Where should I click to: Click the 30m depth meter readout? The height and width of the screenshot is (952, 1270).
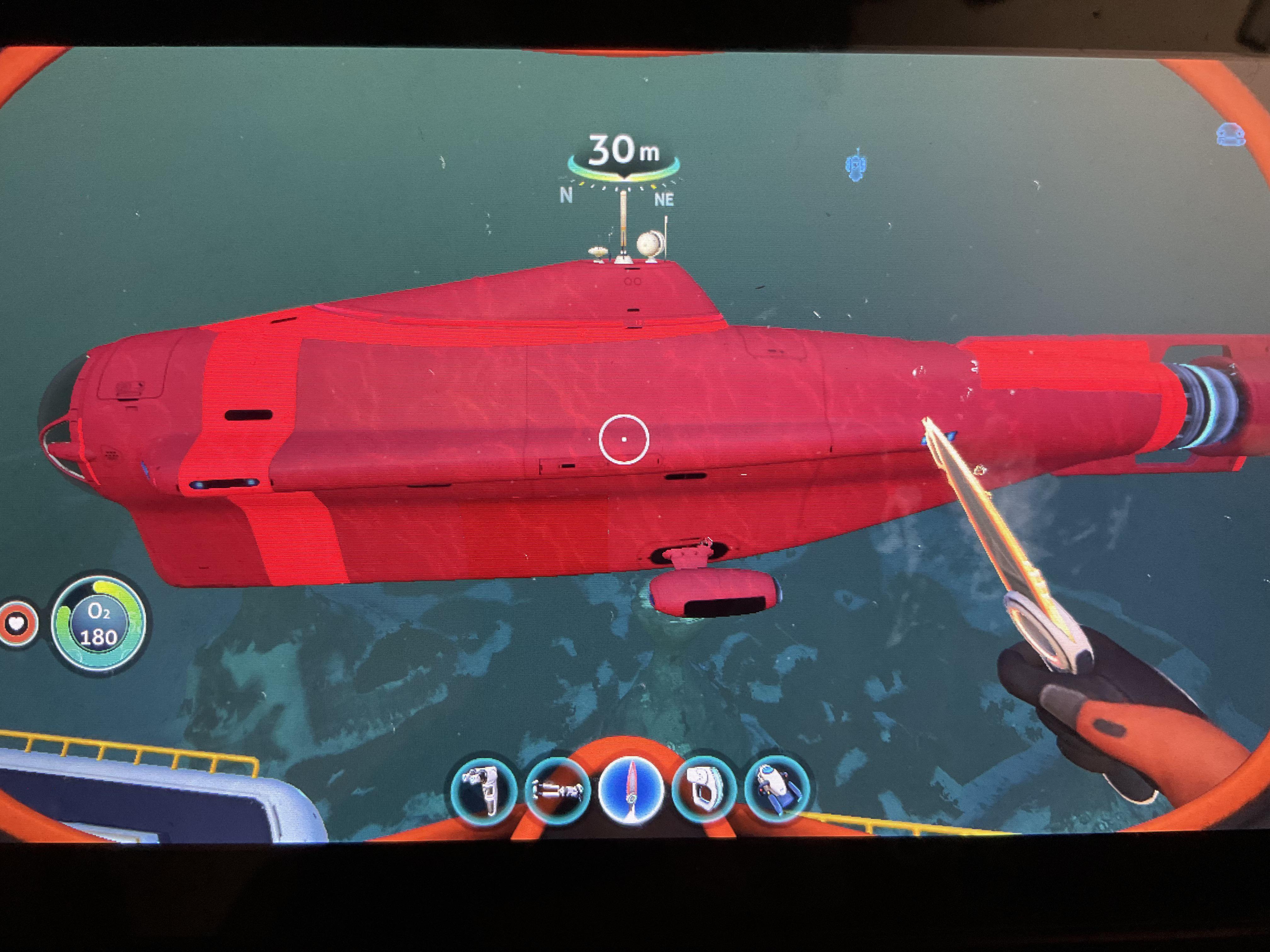point(623,149)
